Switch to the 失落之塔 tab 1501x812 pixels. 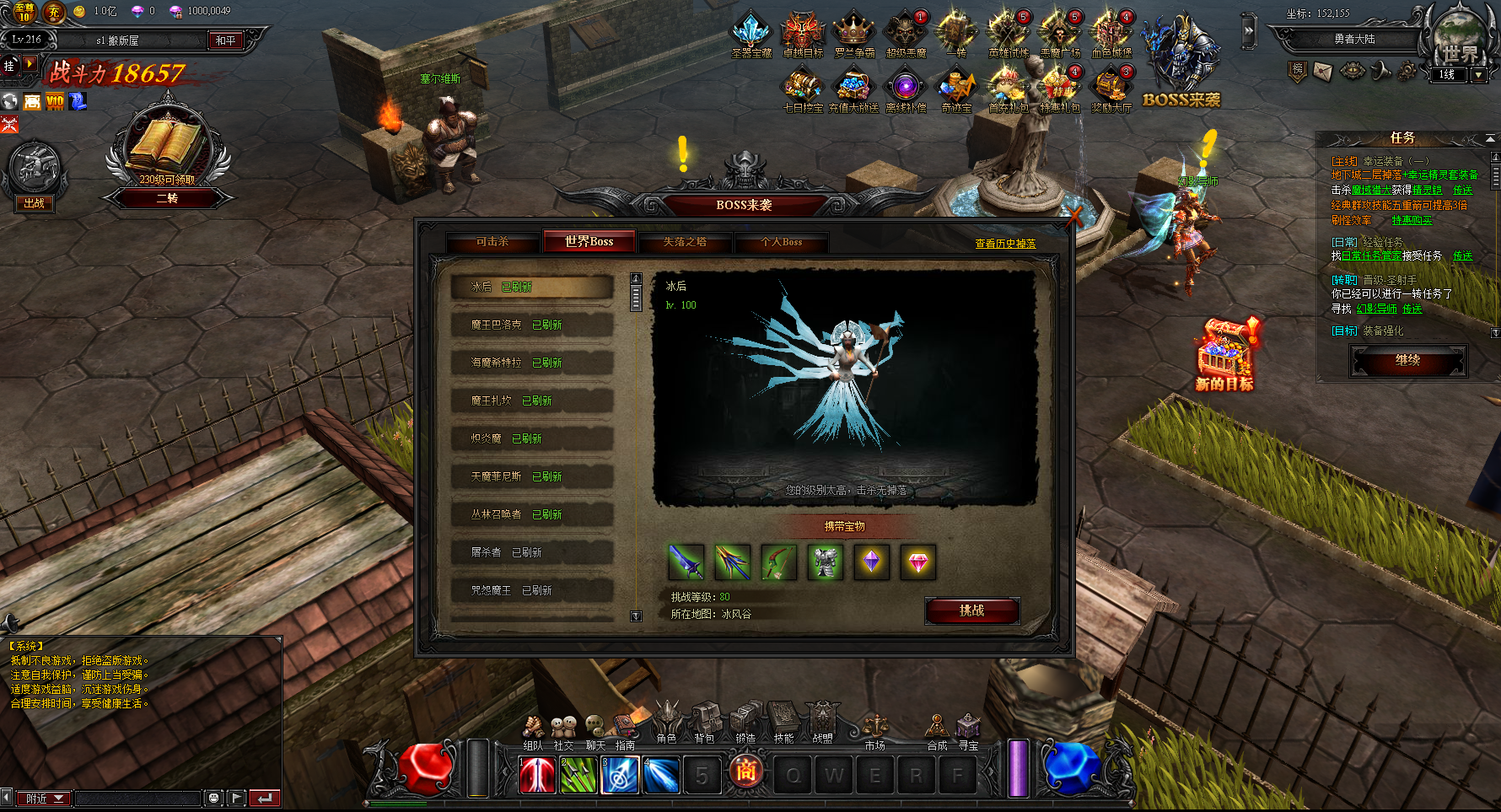[685, 242]
